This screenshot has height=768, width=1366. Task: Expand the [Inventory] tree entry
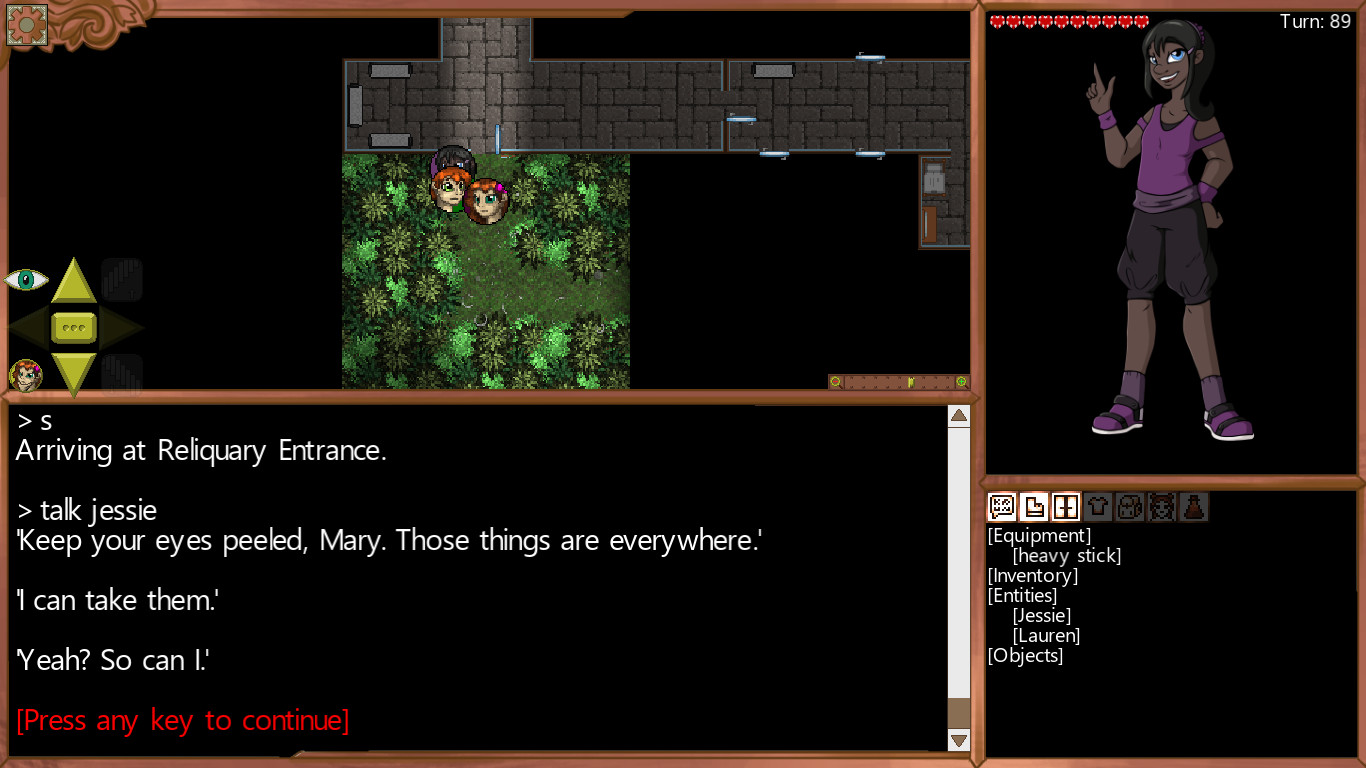(x=1033, y=575)
